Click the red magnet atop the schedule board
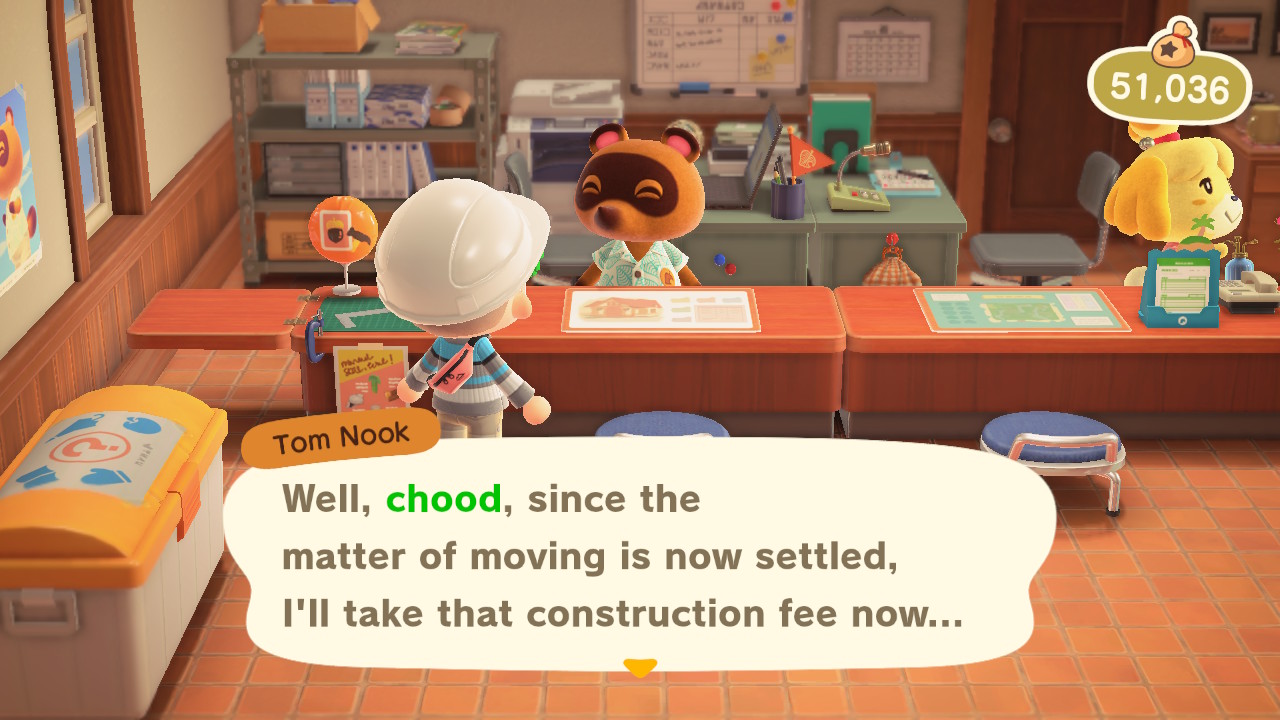The height and width of the screenshot is (720, 1280). tap(775, 8)
